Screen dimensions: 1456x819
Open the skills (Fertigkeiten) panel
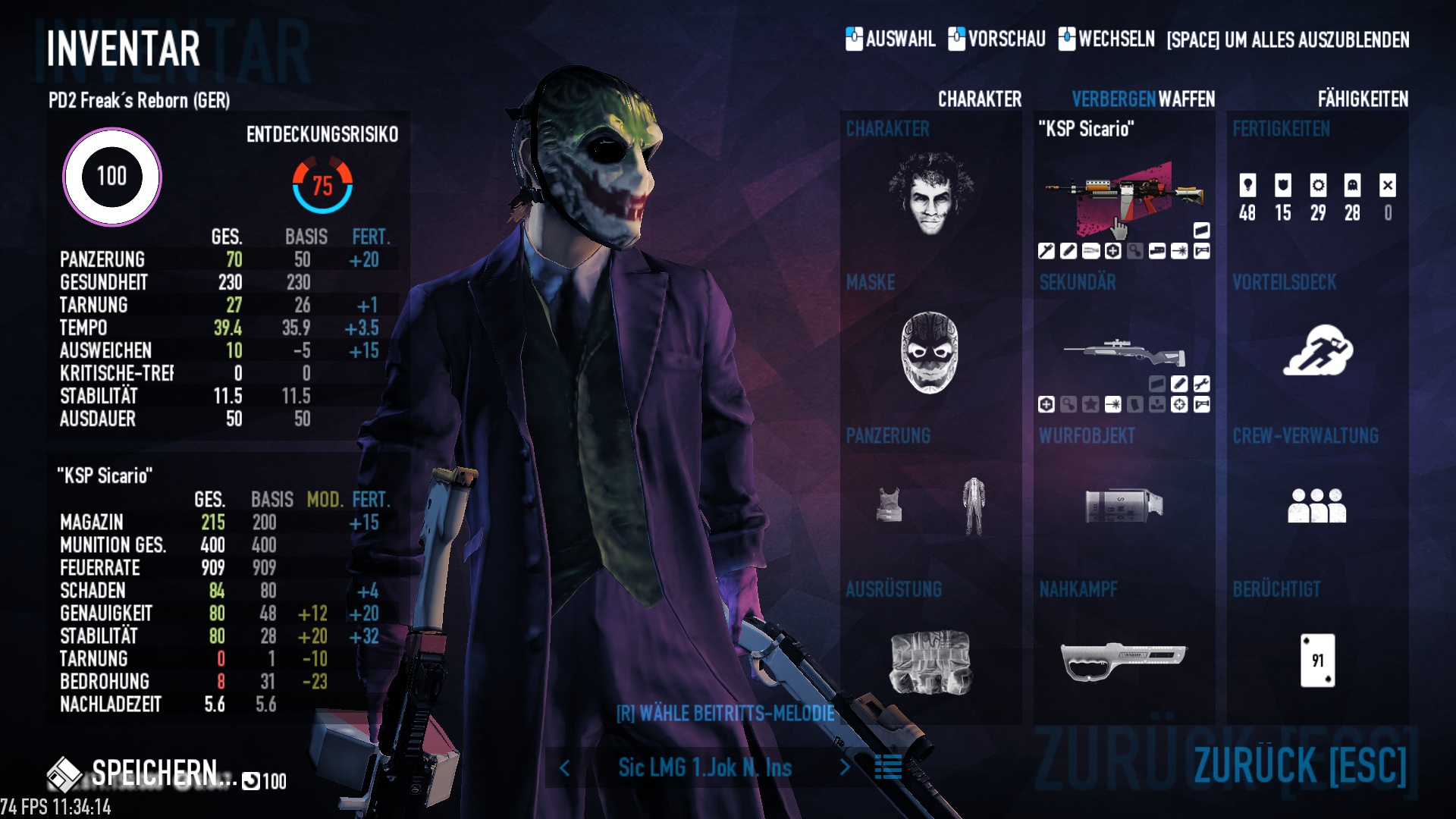pos(1317,197)
